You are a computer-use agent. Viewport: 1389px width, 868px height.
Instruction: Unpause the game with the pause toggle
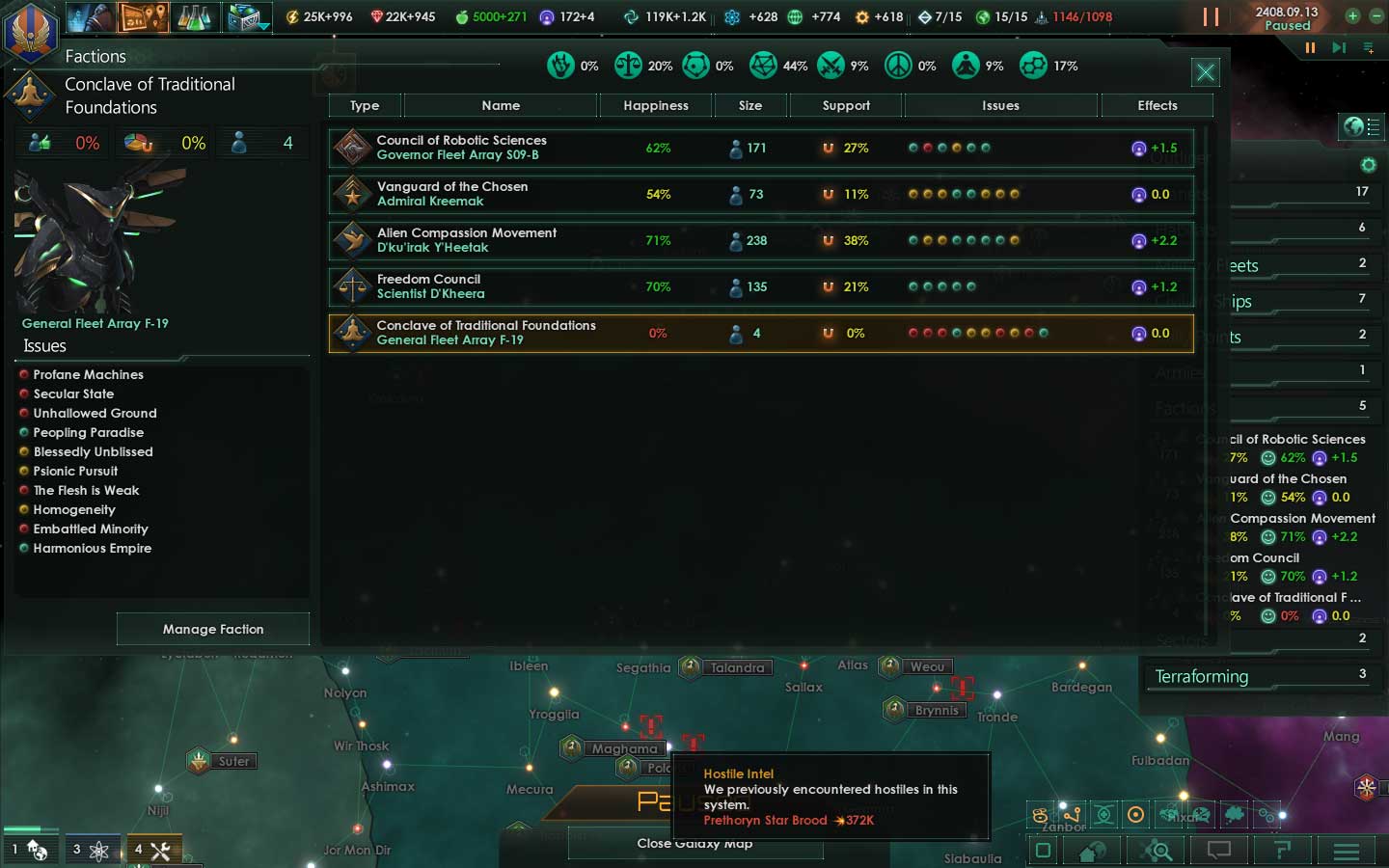(x=1210, y=16)
